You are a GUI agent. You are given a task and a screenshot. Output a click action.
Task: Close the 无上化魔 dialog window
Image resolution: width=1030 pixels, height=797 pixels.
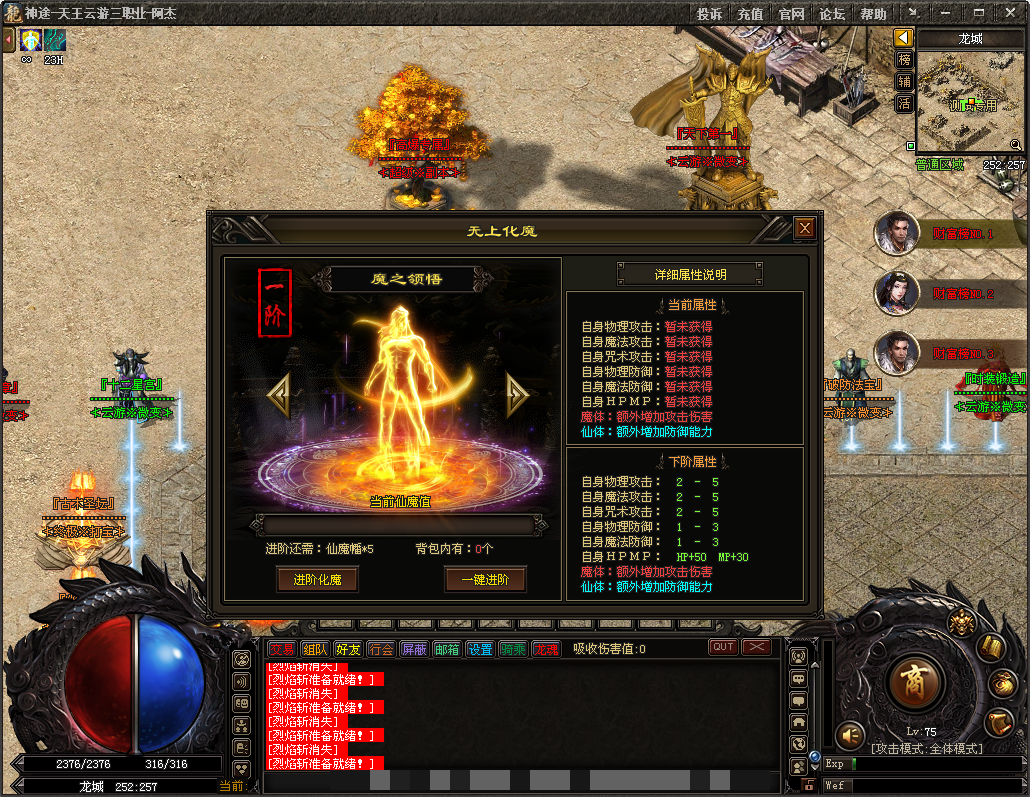805,229
